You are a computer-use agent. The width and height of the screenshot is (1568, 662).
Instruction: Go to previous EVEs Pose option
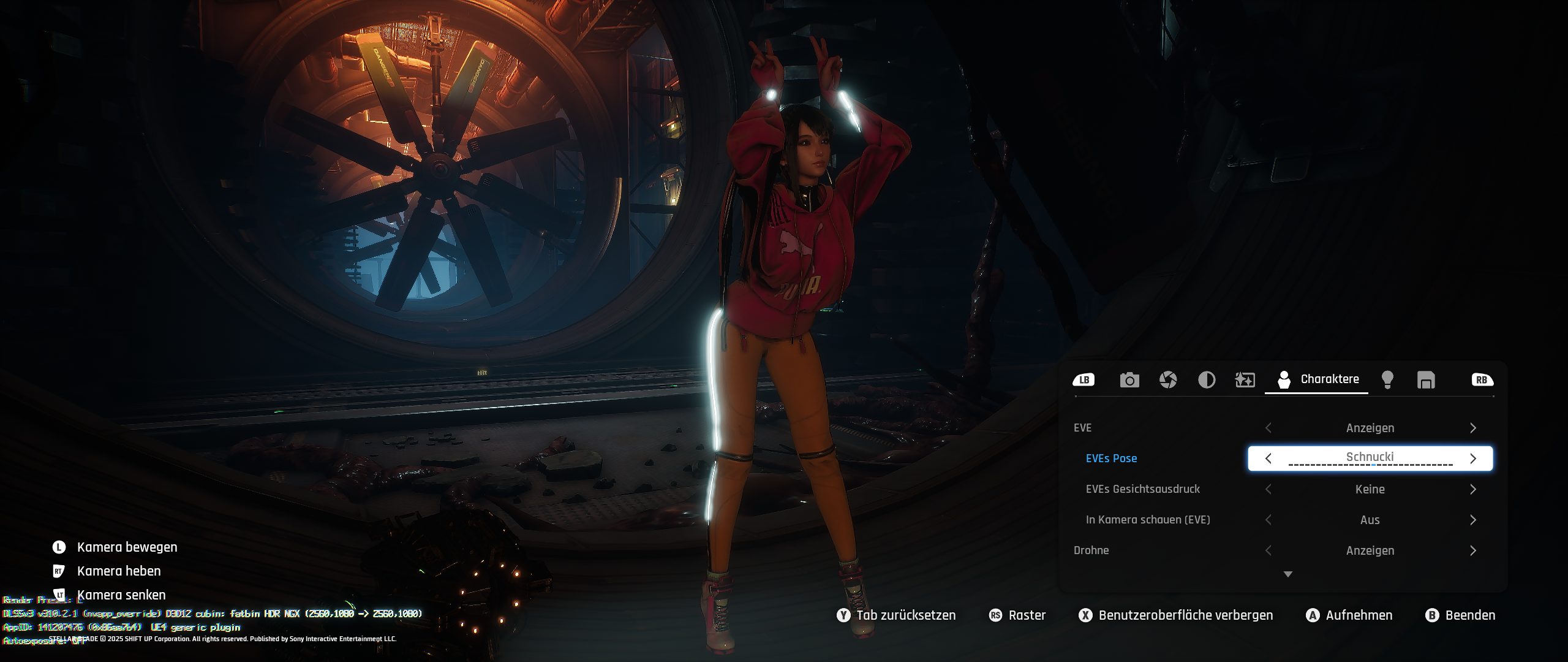pos(1268,458)
